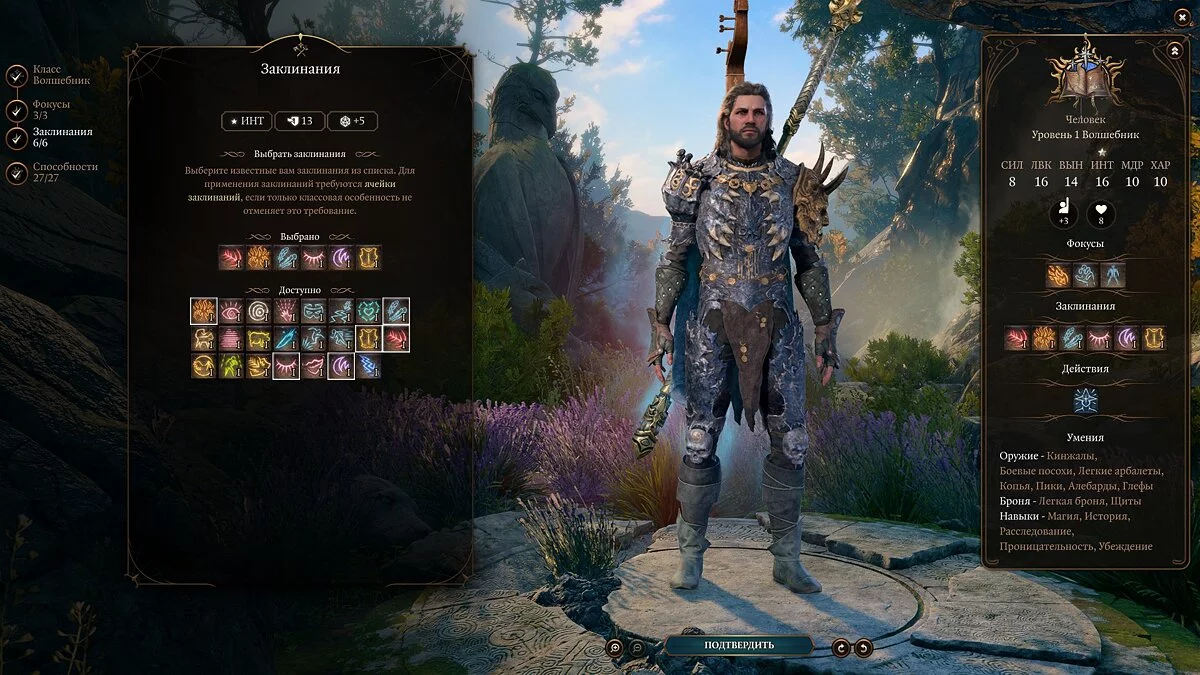The width and height of the screenshot is (1200, 675).
Task: Choose the green poison figure spell
Action: tap(231, 366)
